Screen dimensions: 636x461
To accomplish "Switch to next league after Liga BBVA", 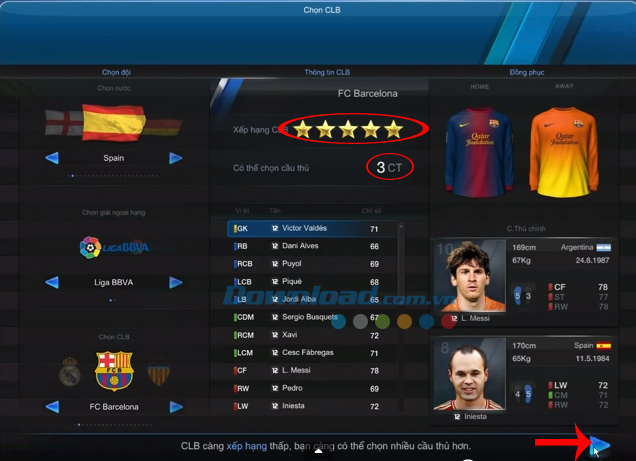I will pos(176,283).
